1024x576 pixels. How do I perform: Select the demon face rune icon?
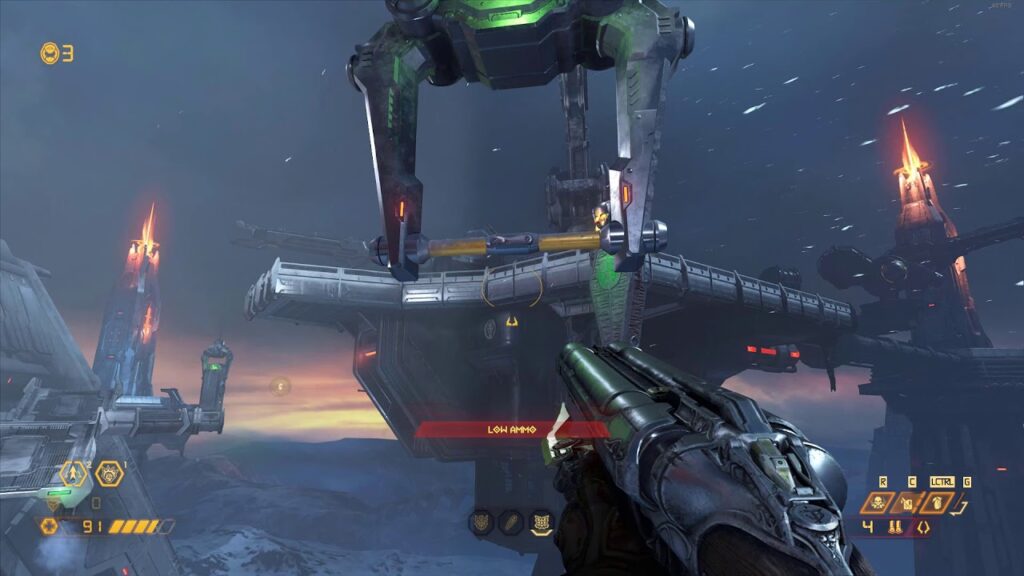[482, 520]
